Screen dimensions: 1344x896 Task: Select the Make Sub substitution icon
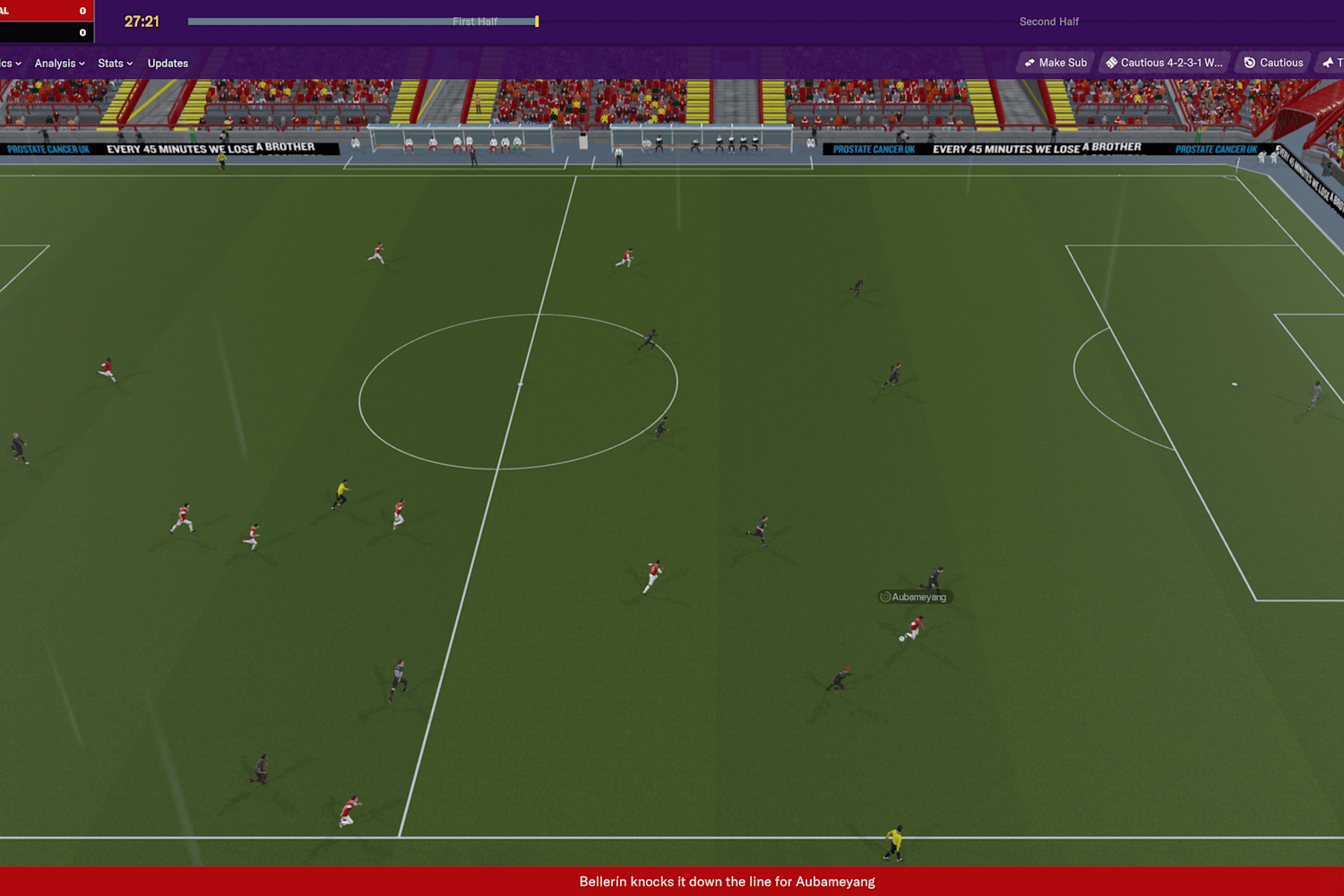[x=1030, y=62]
